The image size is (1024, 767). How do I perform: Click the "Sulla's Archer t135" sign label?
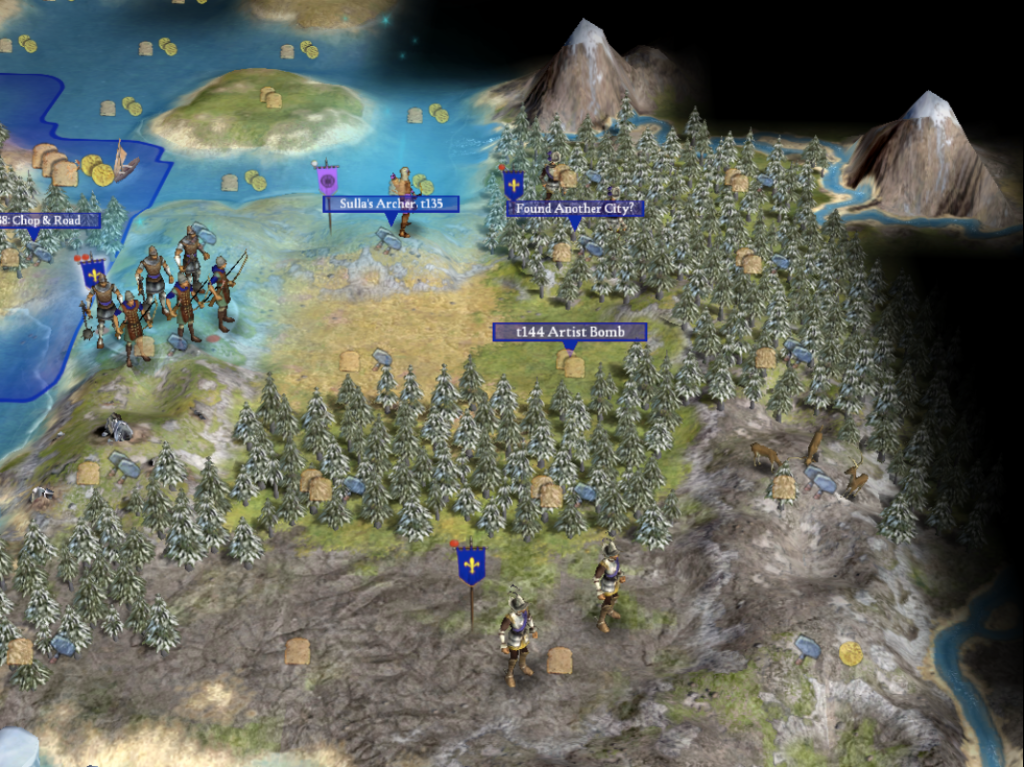tap(391, 204)
